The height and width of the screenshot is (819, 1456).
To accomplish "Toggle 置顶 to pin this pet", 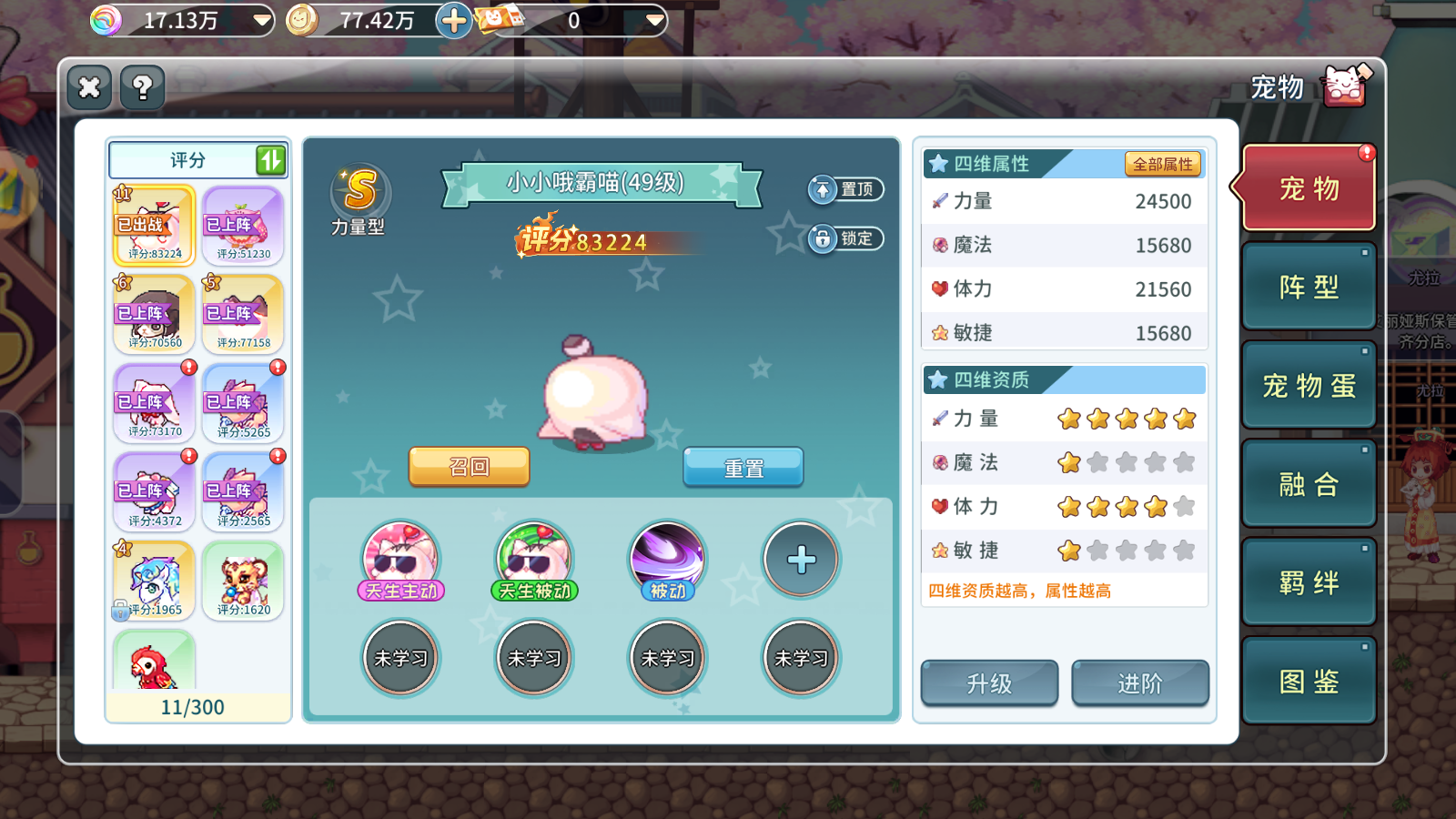I will [x=845, y=190].
